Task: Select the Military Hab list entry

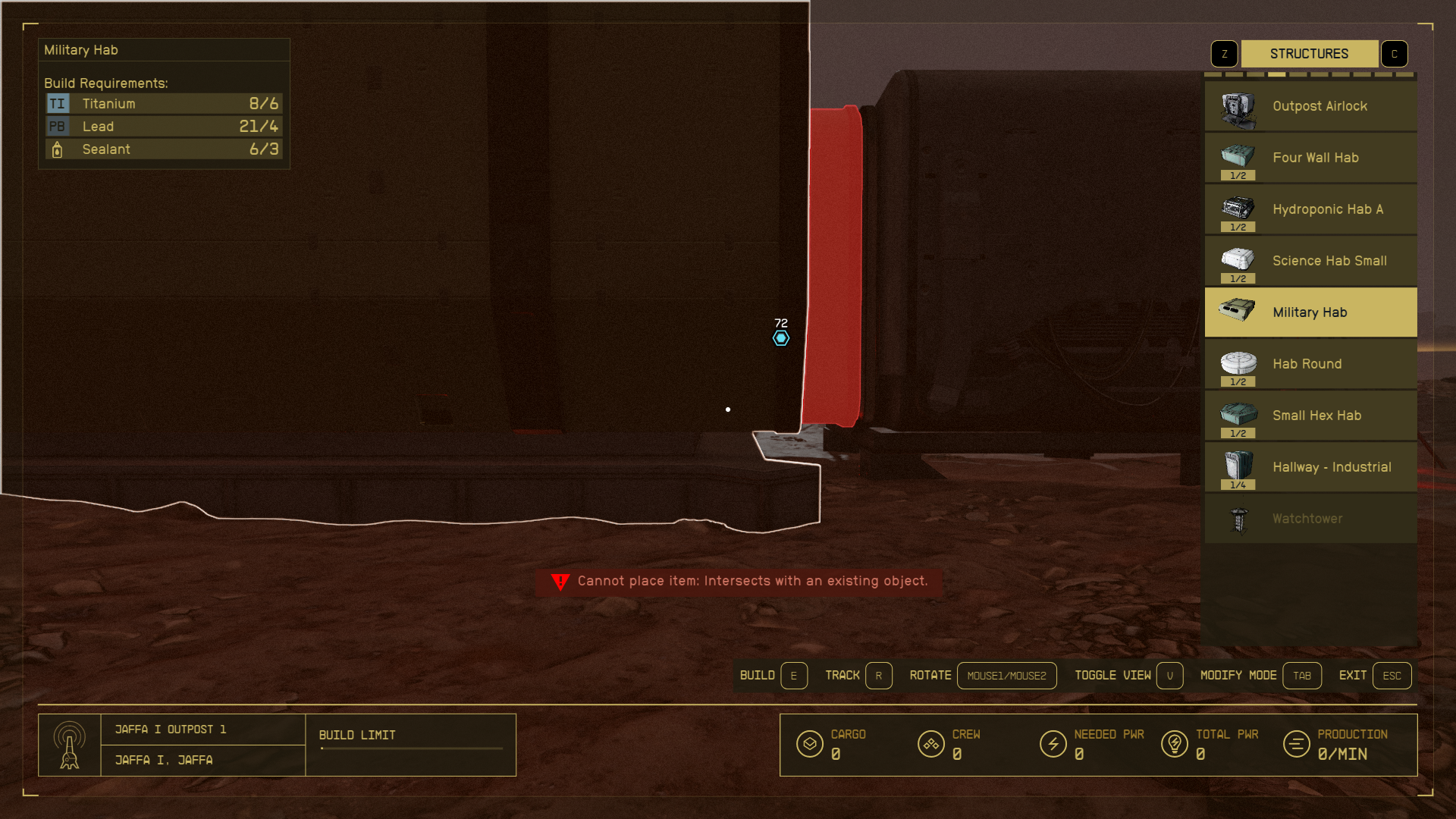Action: 1310,312
